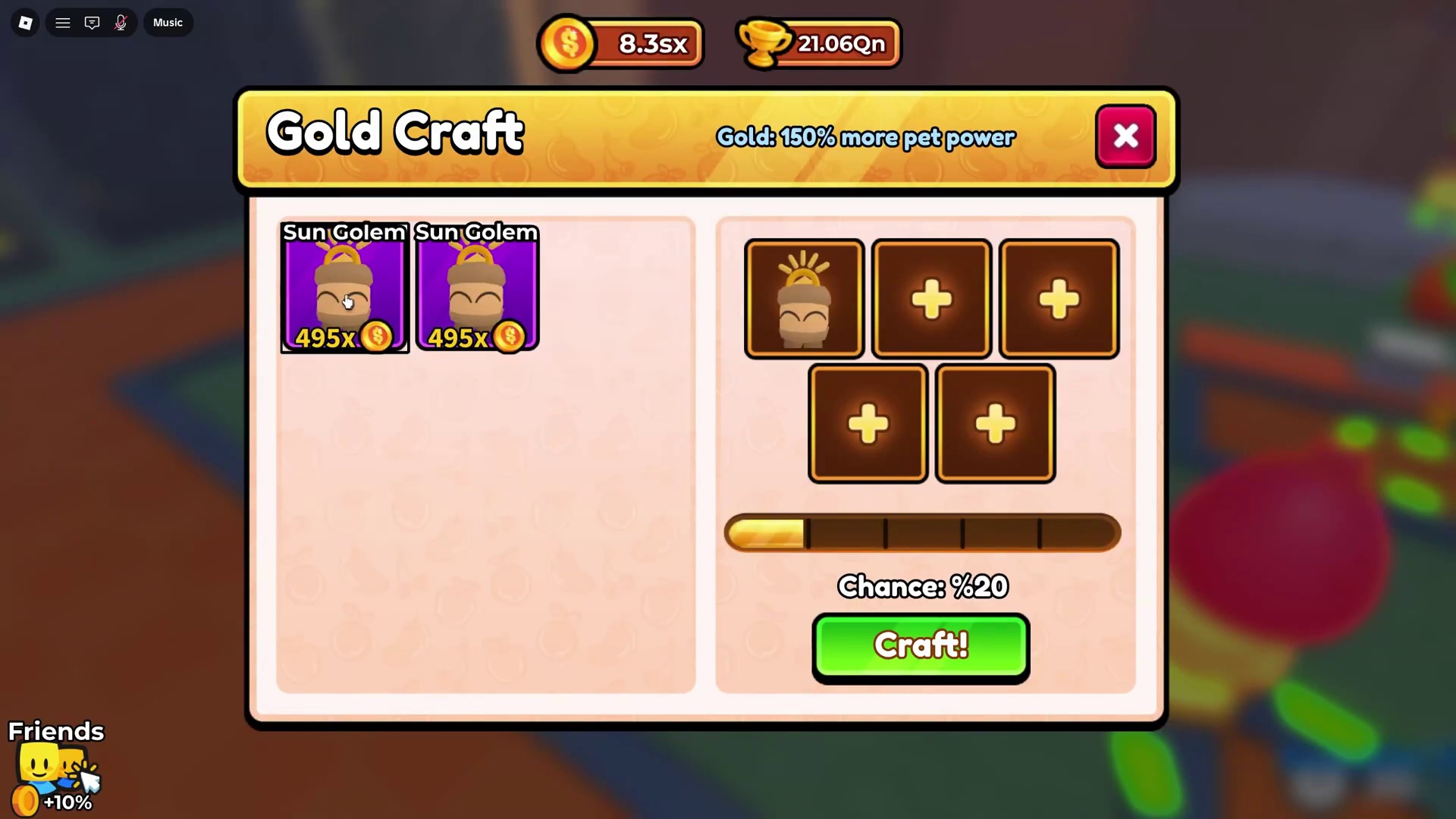Click the Gold: 150% more pet power banner
The height and width of the screenshot is (819, 1456).
pos(866,137)
